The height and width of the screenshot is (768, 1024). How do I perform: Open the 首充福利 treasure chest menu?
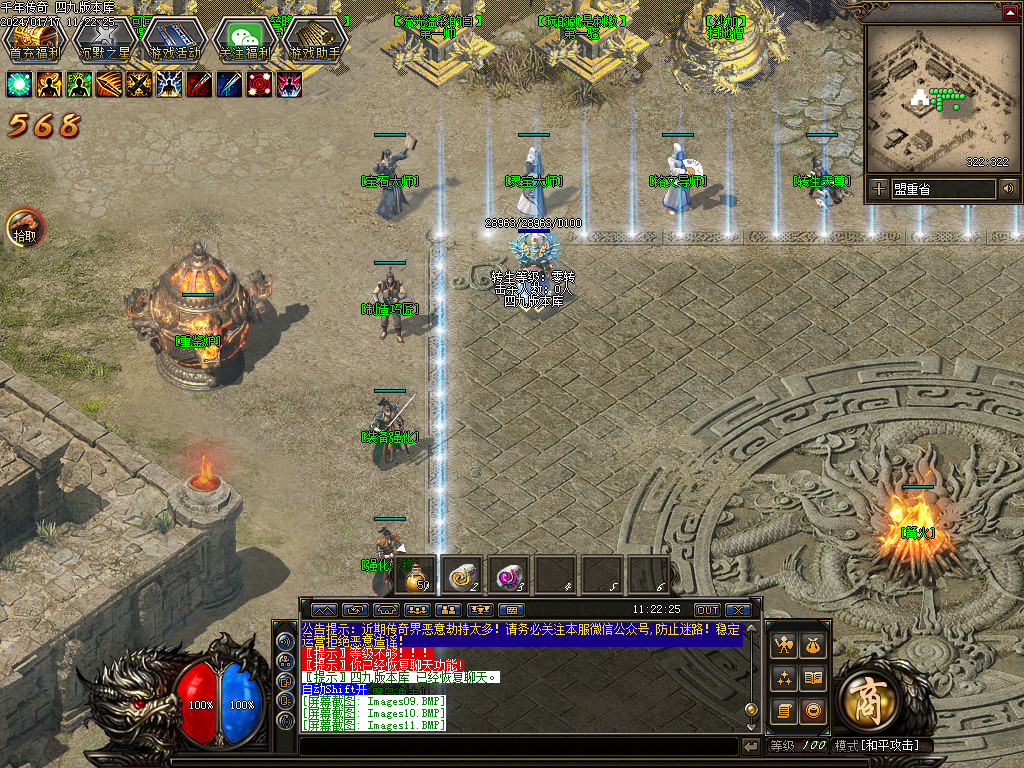click(35, 39)
